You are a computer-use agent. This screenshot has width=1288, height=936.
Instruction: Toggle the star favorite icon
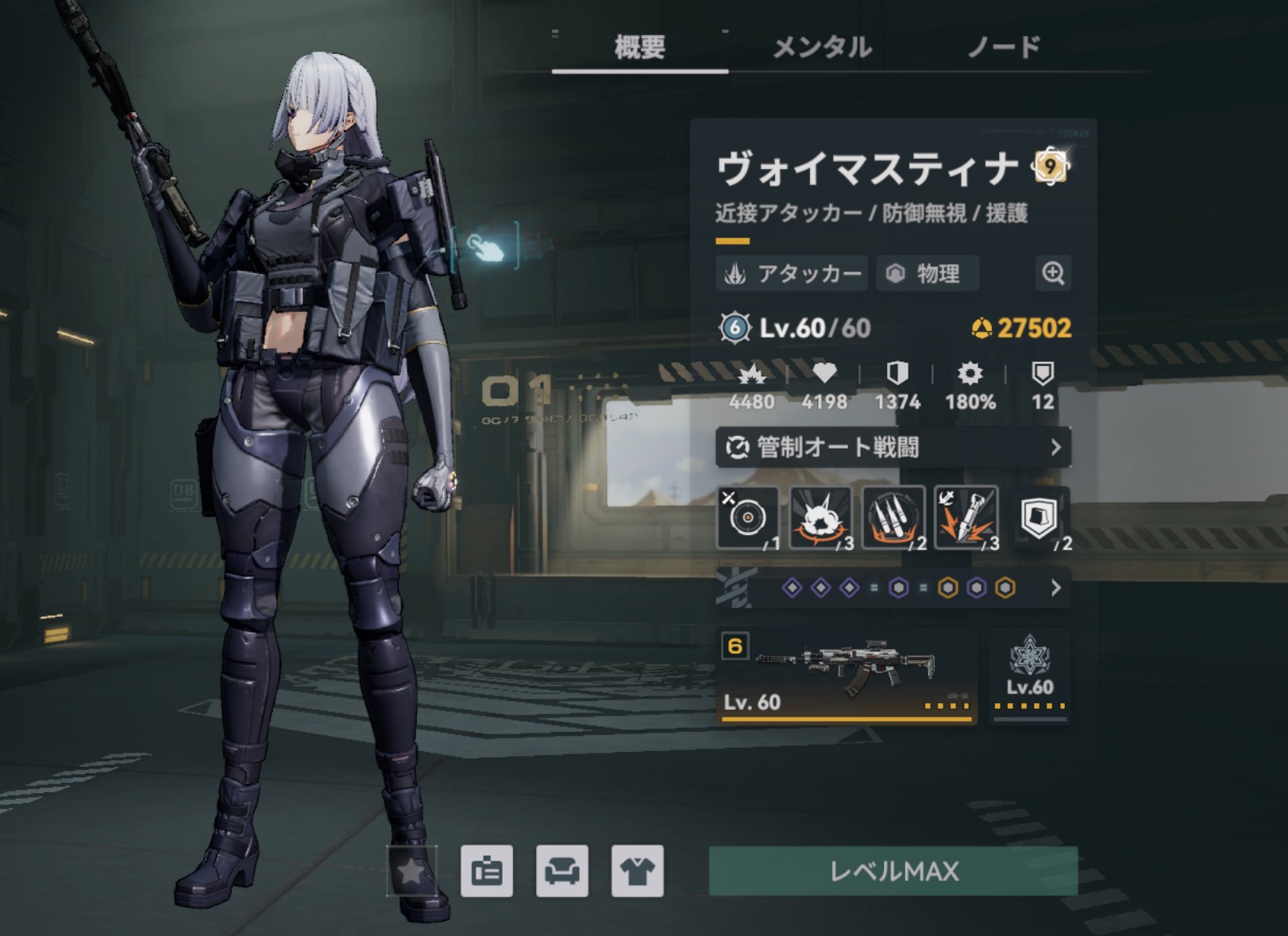click(411, 872)
